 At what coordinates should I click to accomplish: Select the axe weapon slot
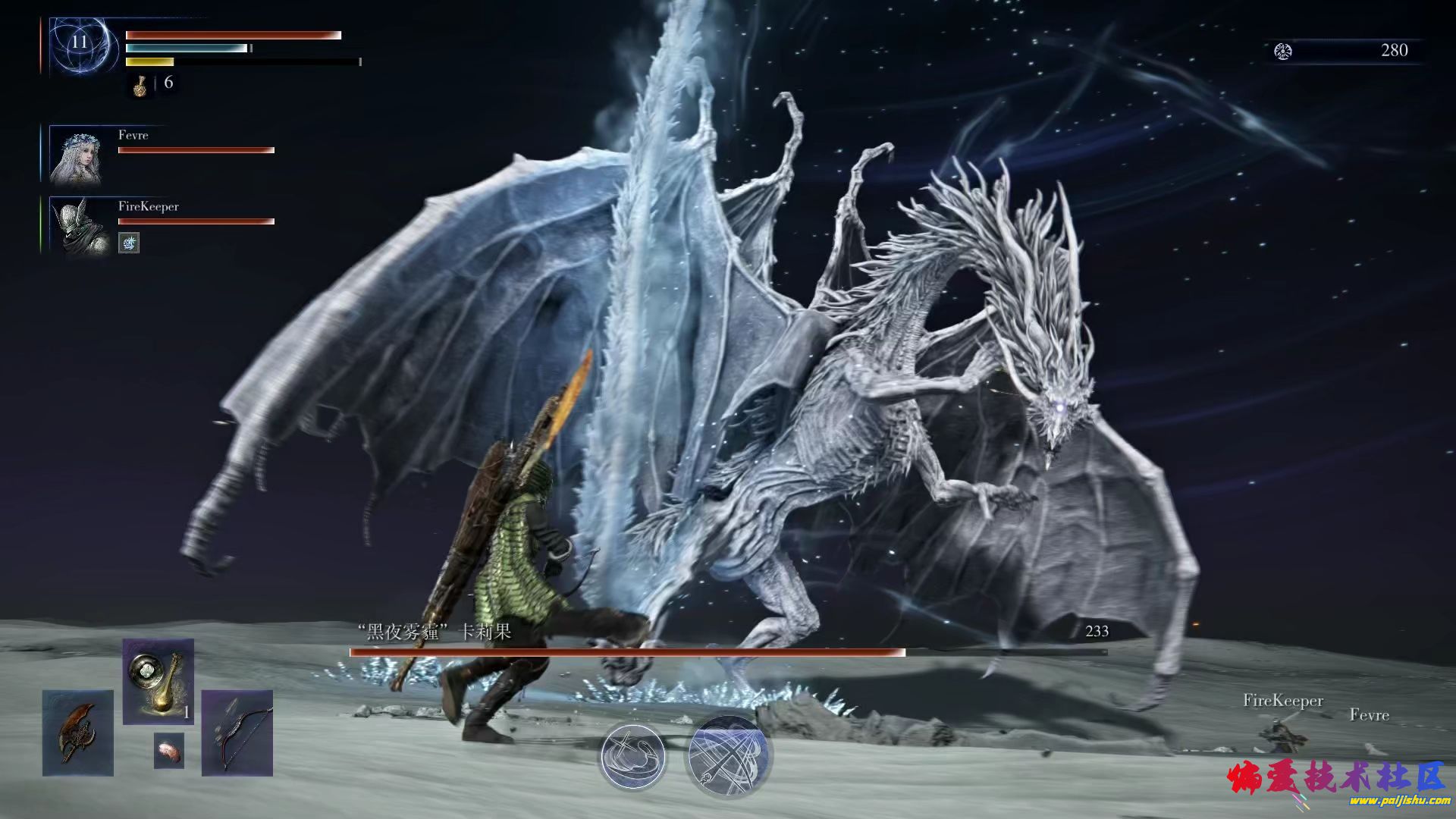(x=78, y=733)
